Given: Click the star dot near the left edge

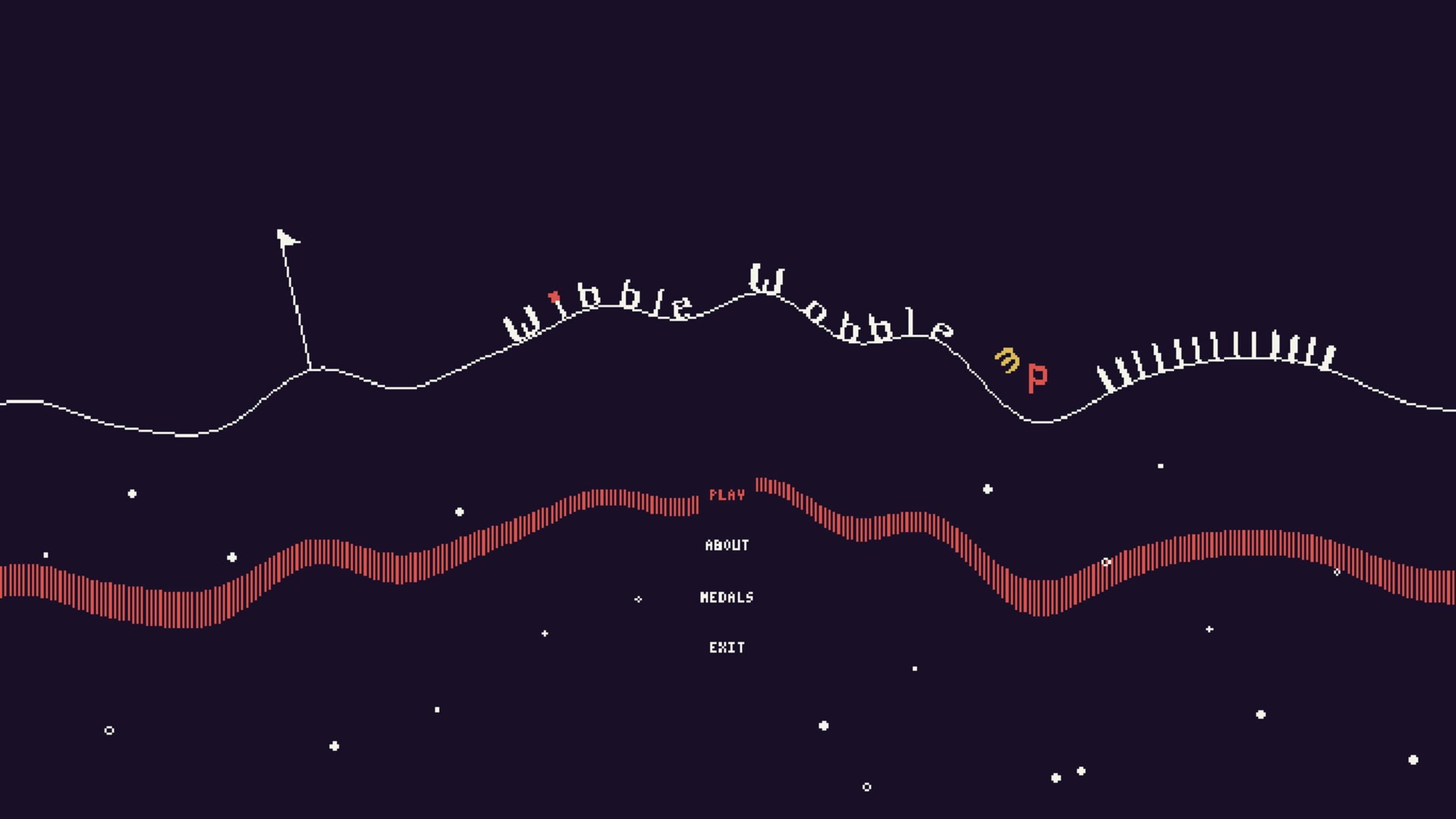Looking at the screenshot, I should point(45,555).
